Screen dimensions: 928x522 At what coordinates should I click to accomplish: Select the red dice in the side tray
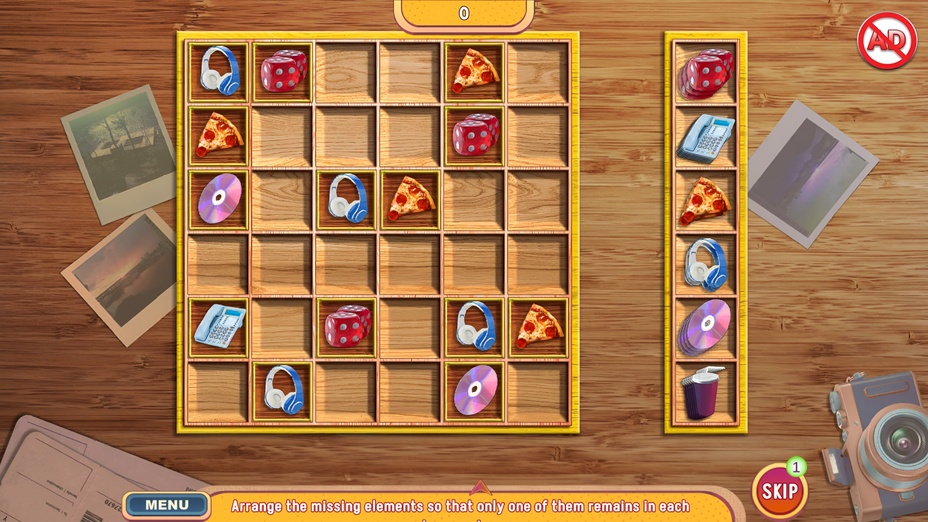(706, 73)
